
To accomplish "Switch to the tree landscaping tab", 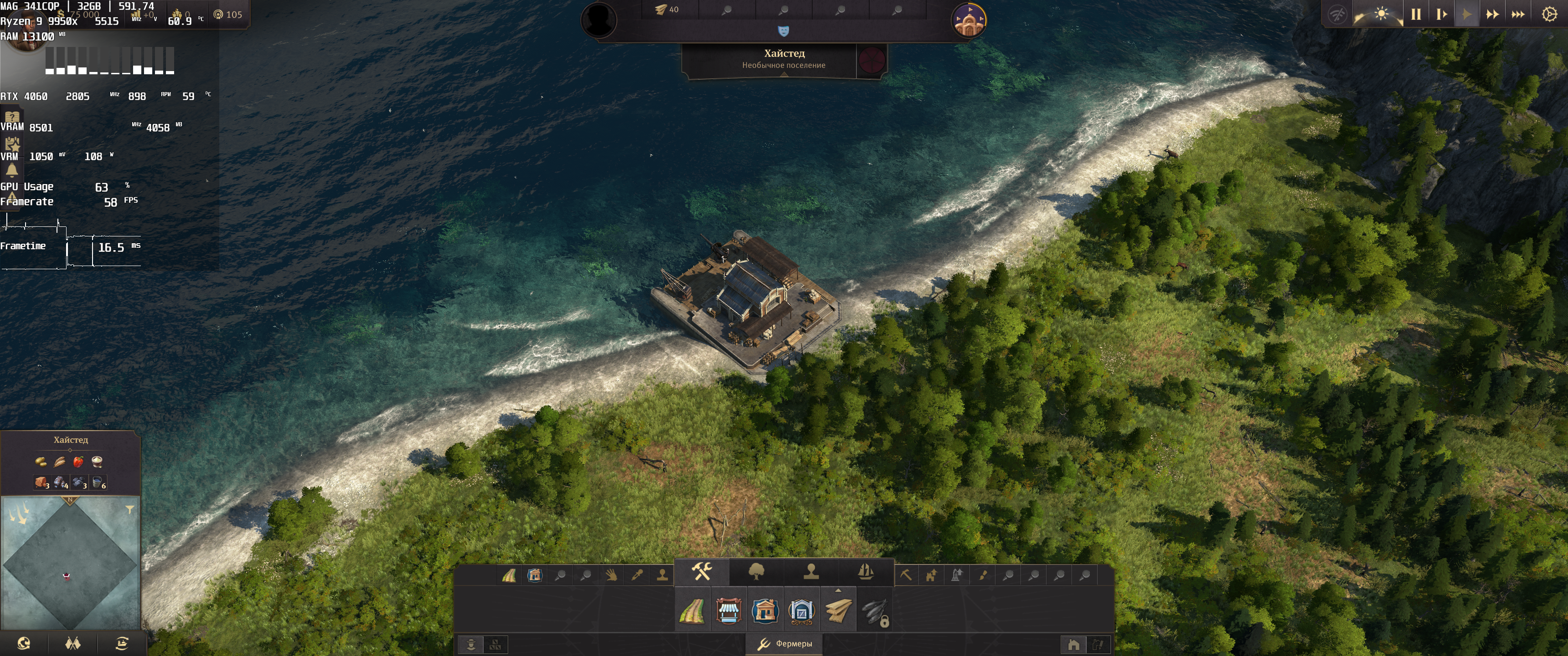I will pos(756,571).
